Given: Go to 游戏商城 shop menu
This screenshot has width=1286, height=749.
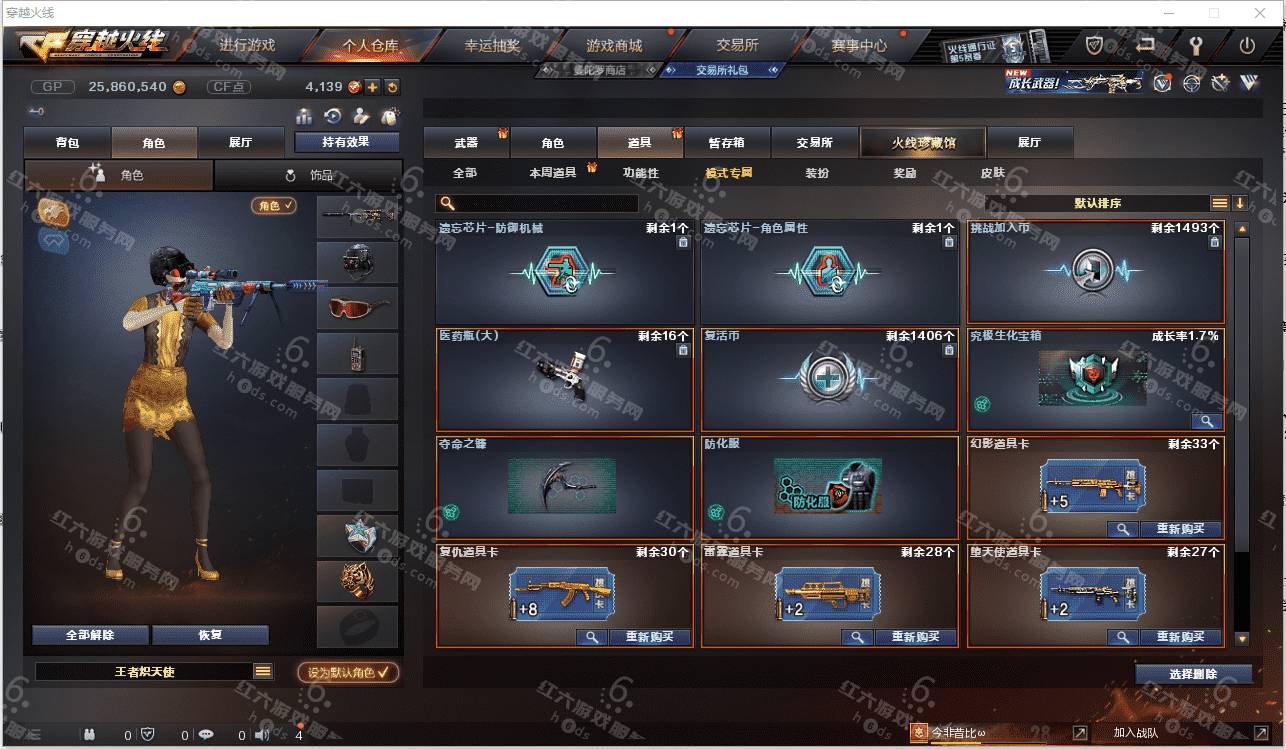Looking at the screenshot, I should point(613,45).
